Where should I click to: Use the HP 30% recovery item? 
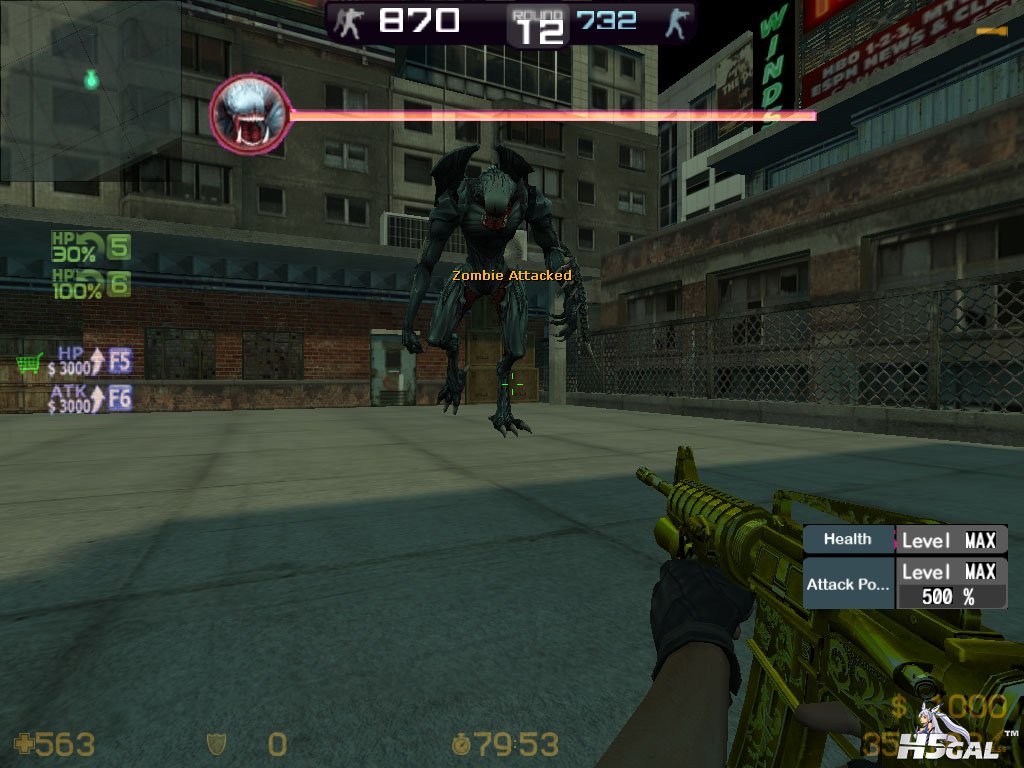pyautogui.click(x=91, y=247)
